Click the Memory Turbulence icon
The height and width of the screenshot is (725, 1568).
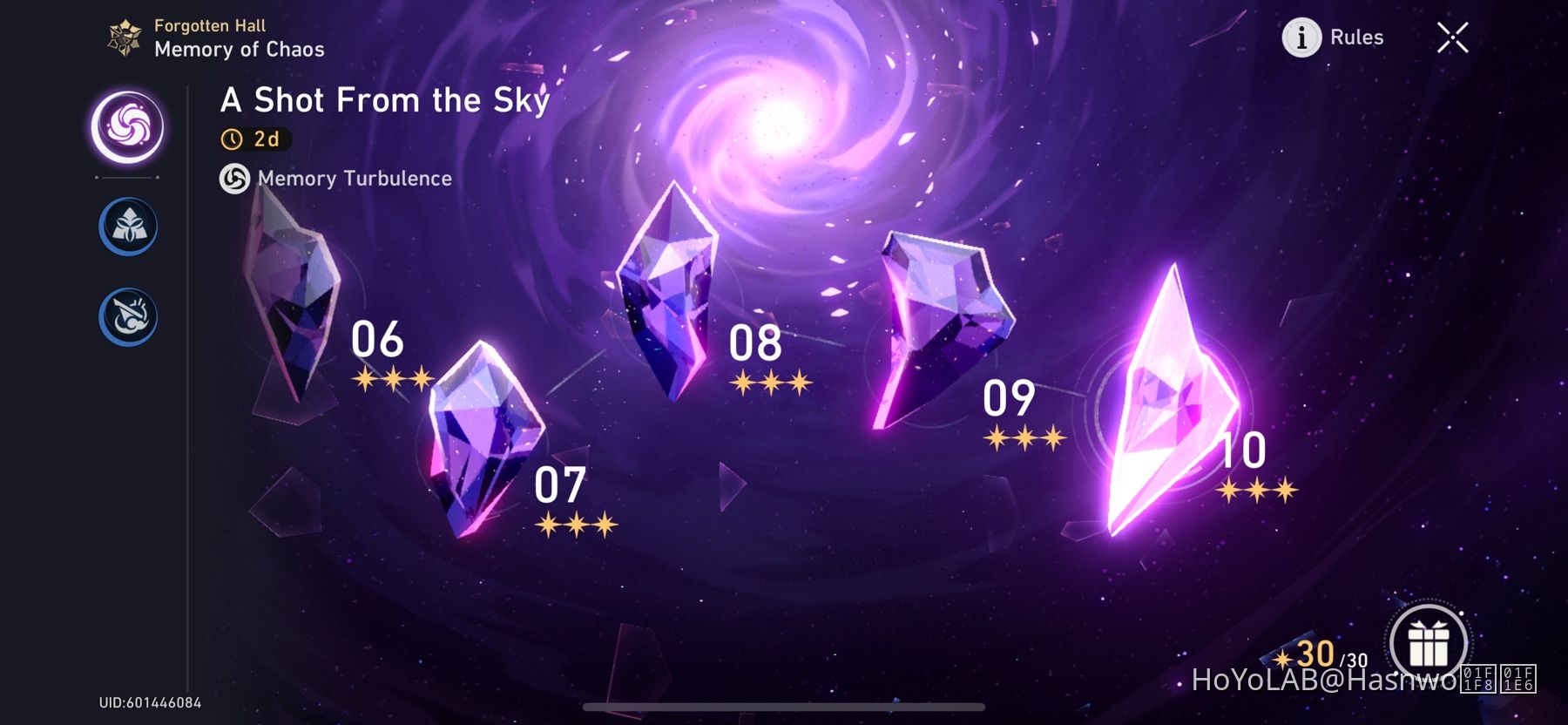pos(233,180)
